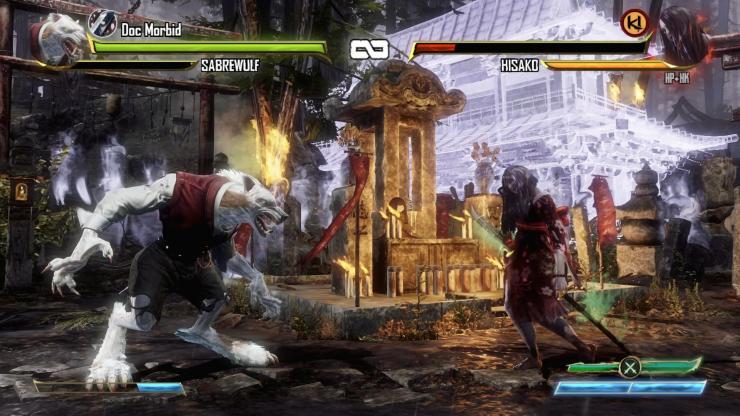Click the orange KI emblem badge
740x416 pixels.
click(634, 22)
